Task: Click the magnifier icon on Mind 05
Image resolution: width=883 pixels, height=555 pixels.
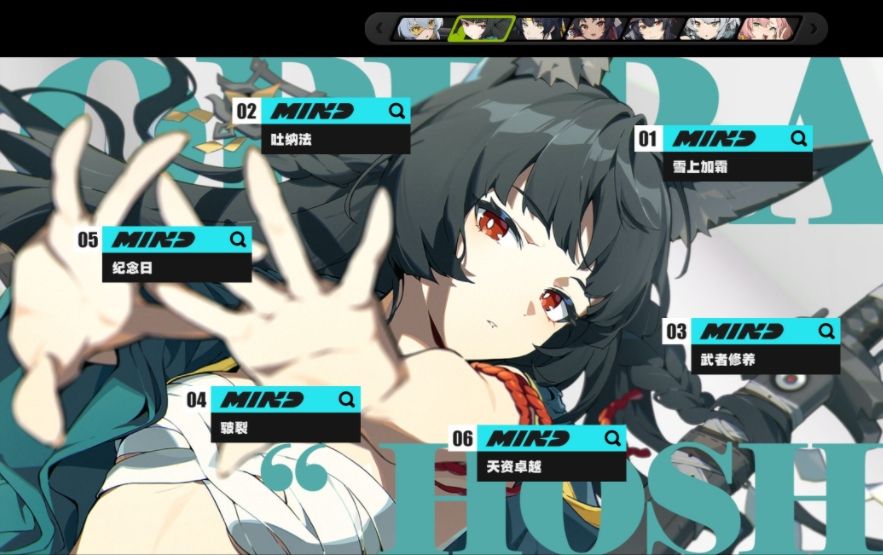Action: (x=237, y=239)
